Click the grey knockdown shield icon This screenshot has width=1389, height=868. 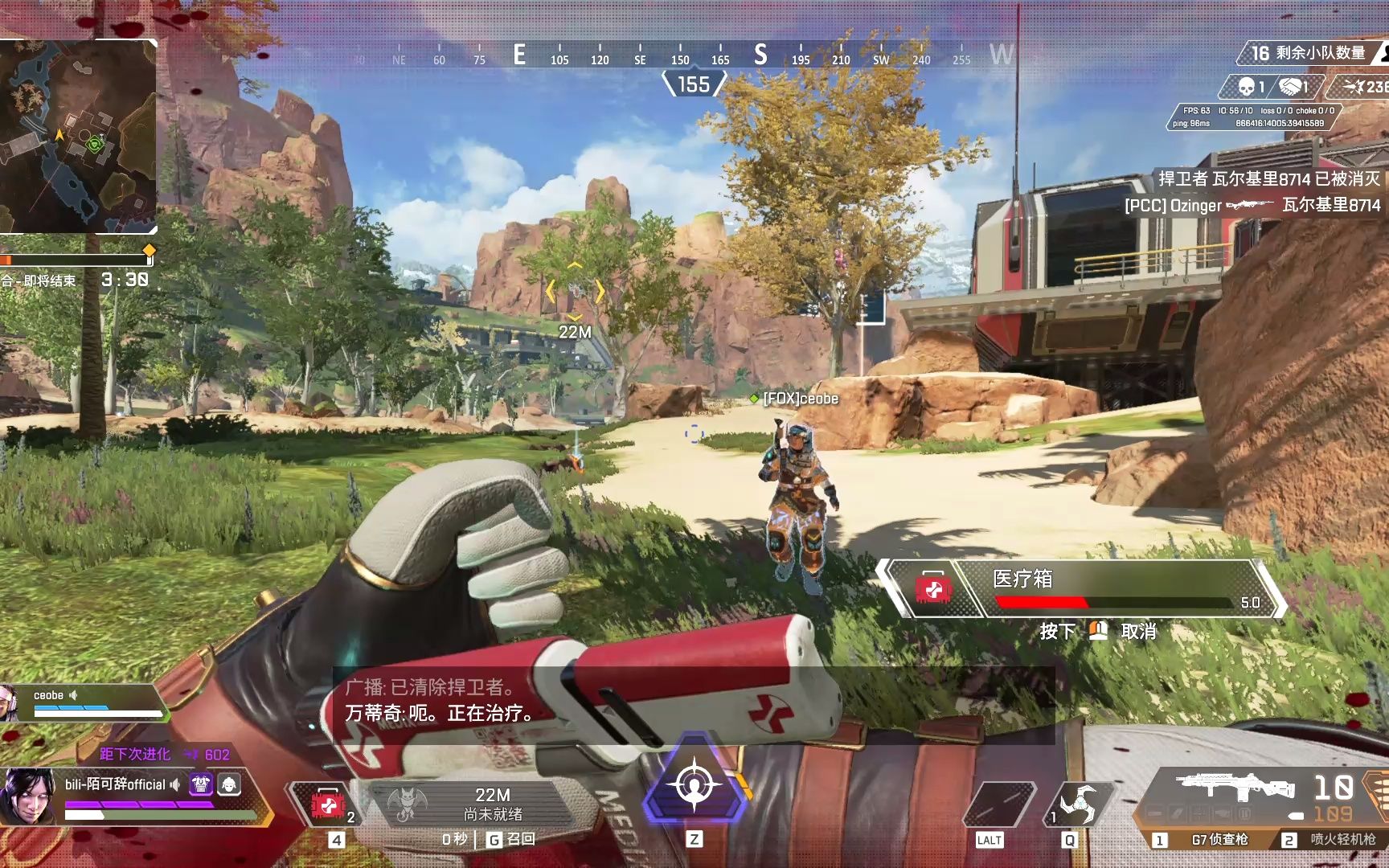(x=229, y=784)
